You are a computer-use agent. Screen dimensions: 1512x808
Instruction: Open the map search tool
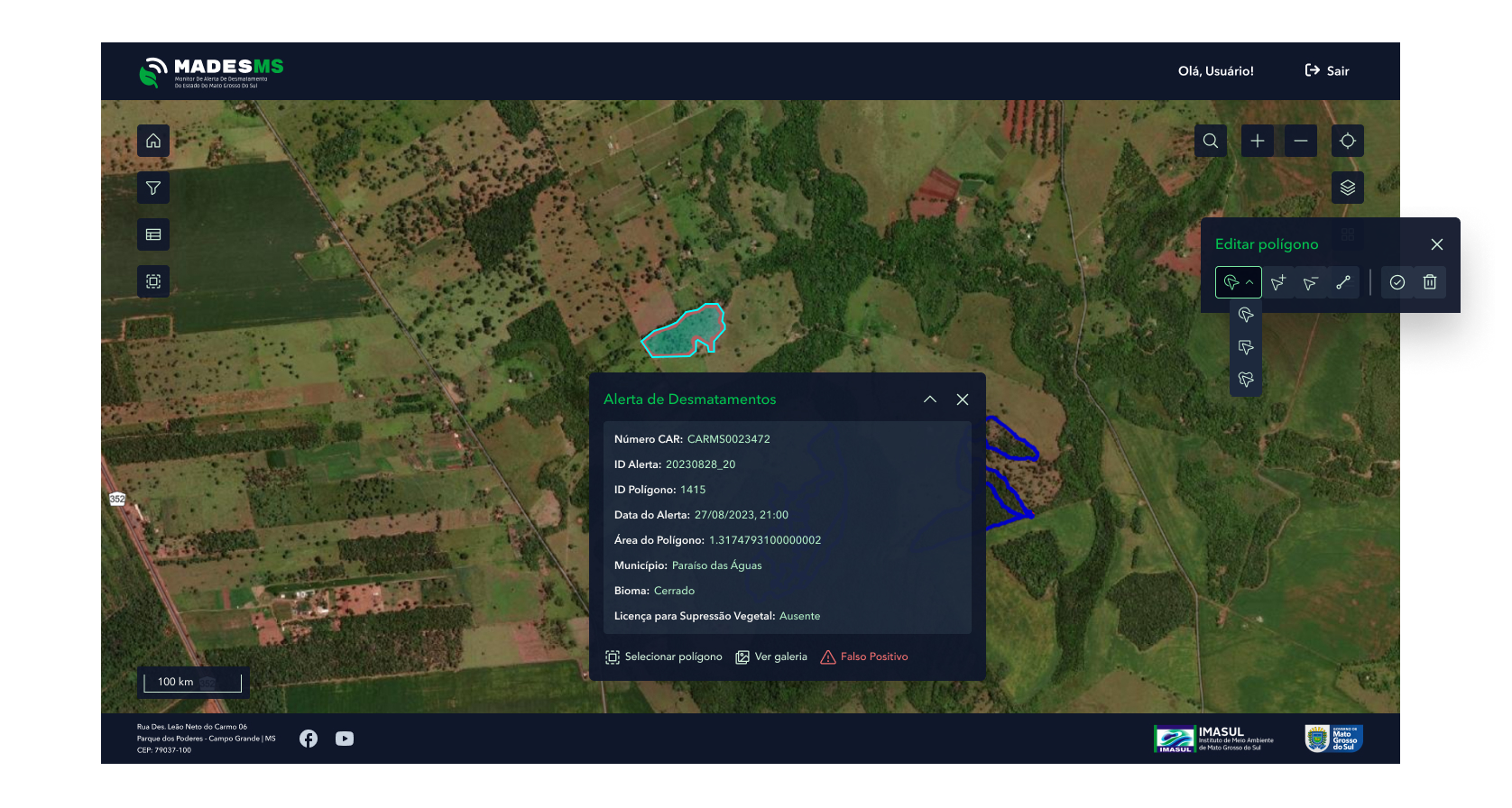[x=1210, y=141]
